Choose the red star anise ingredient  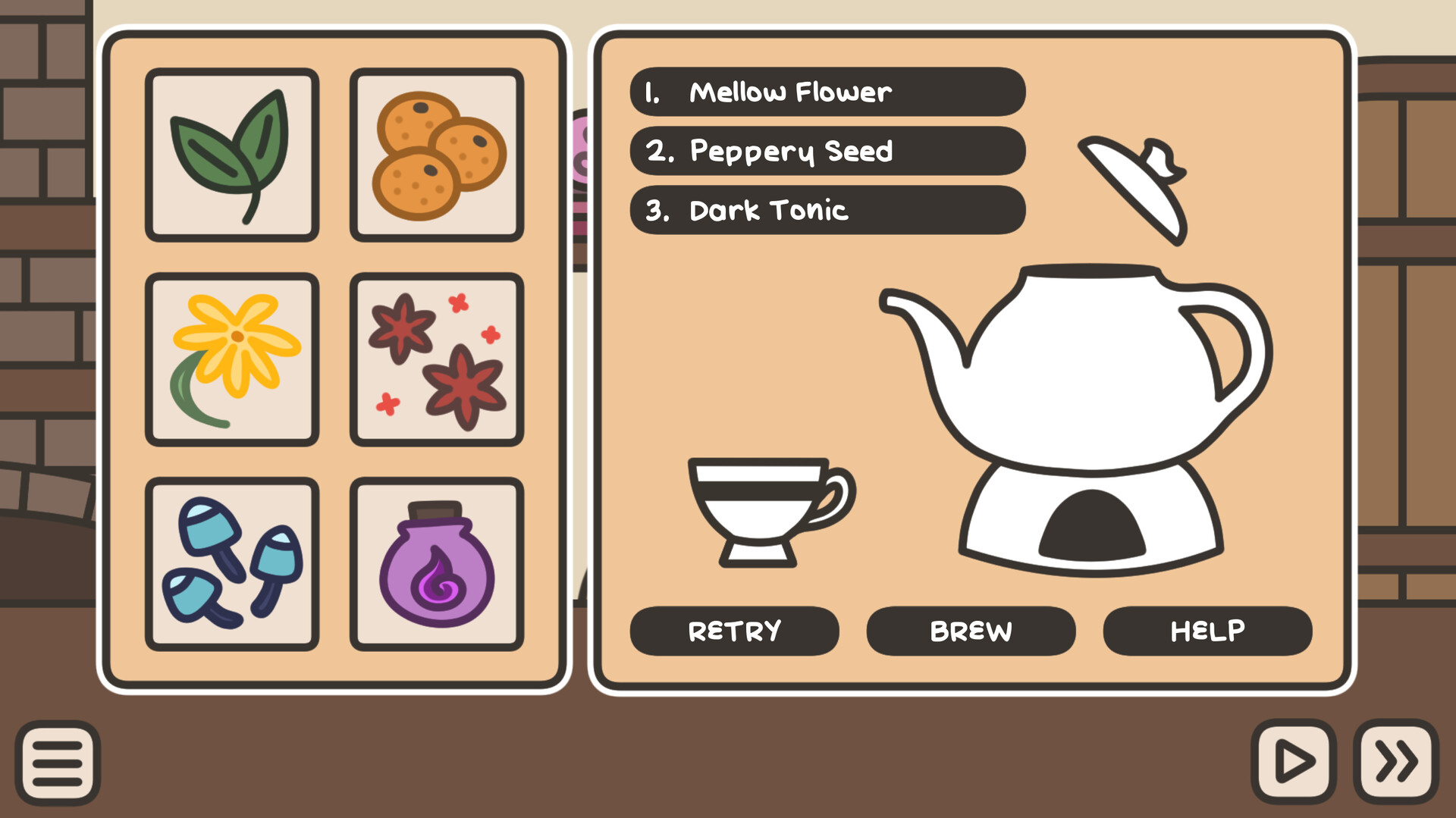point(437,358)
